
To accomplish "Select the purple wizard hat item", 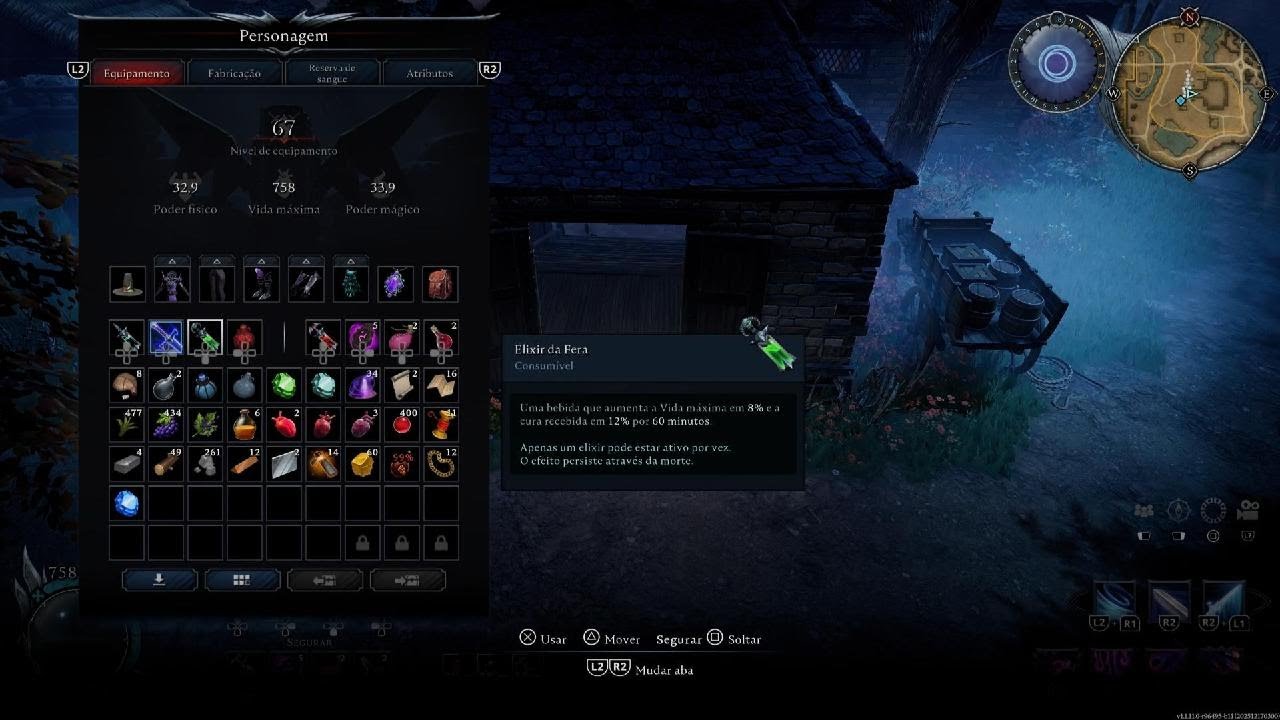I will tap(362, 385).
